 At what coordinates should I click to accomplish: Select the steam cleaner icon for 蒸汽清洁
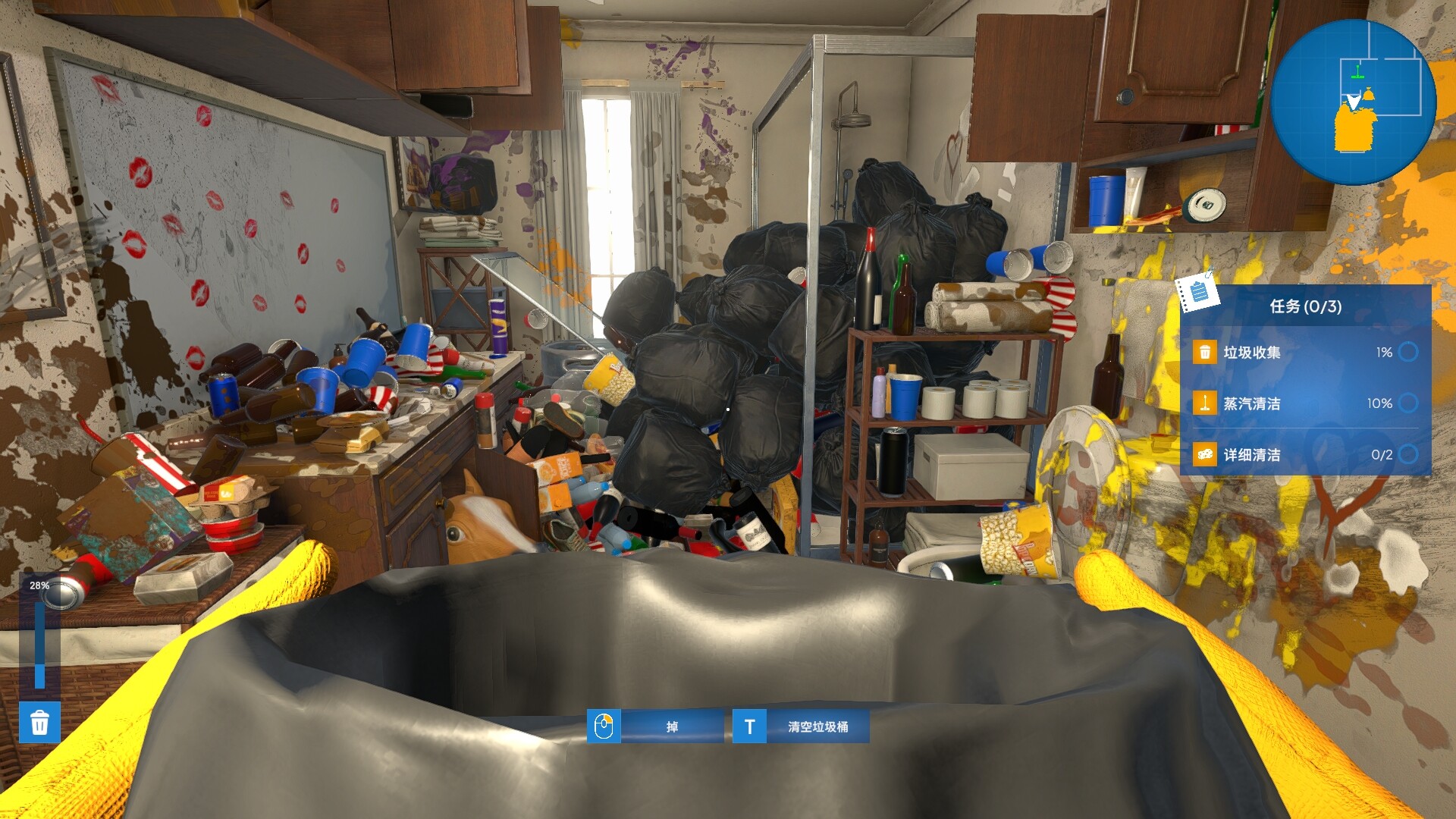(1204, 404)
